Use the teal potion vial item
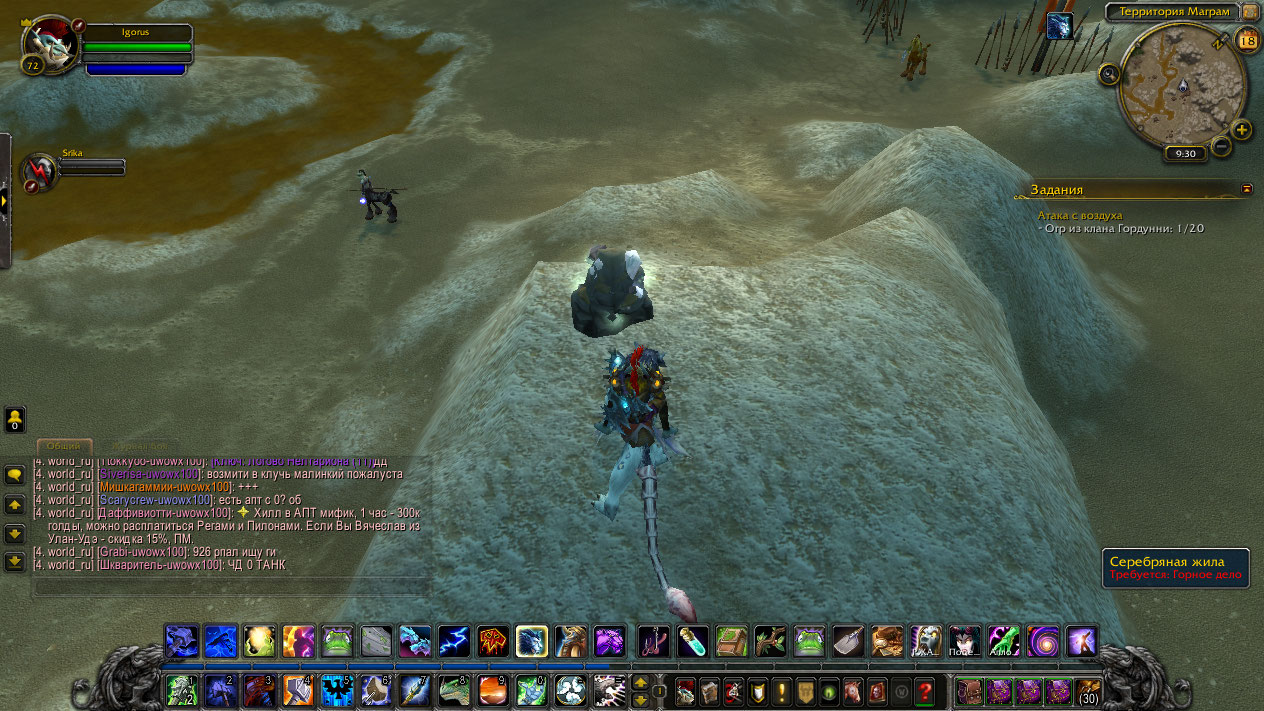This screenshot has width=1264, height=711. (693, 641)
